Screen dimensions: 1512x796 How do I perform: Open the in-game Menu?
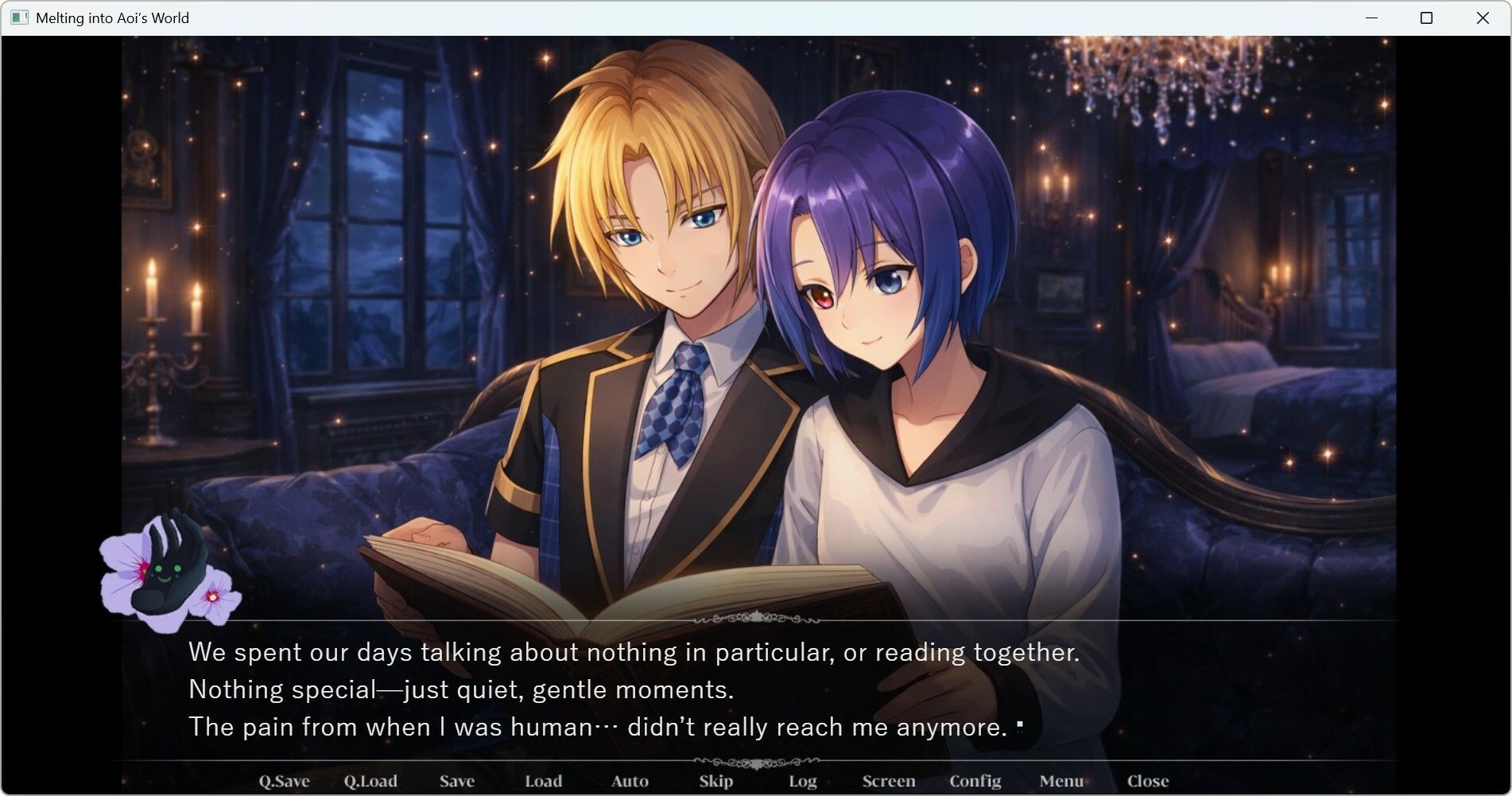(x=1063, y=781)
